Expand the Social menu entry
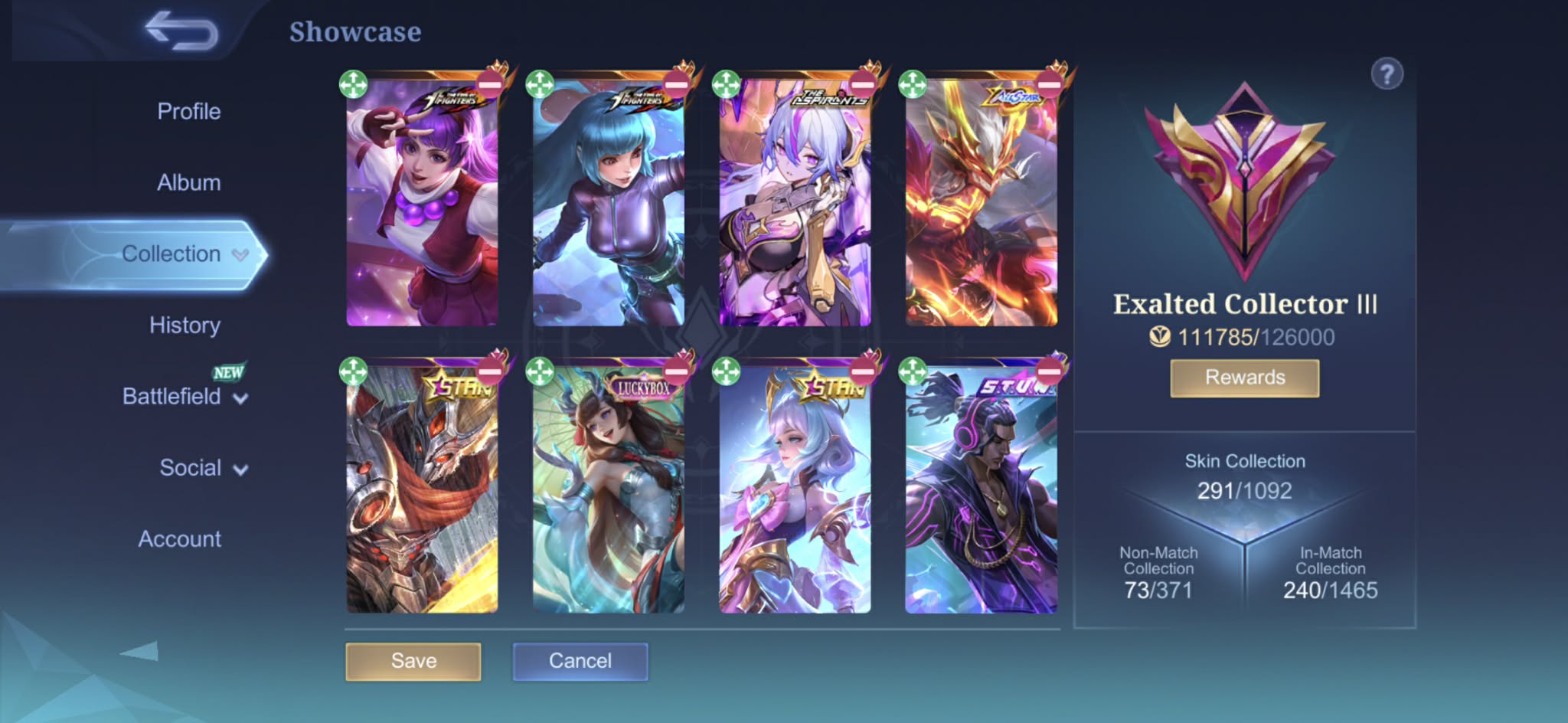Image resolution: width=1568 pixels, height=723 pixels. (x=202, y=468)
